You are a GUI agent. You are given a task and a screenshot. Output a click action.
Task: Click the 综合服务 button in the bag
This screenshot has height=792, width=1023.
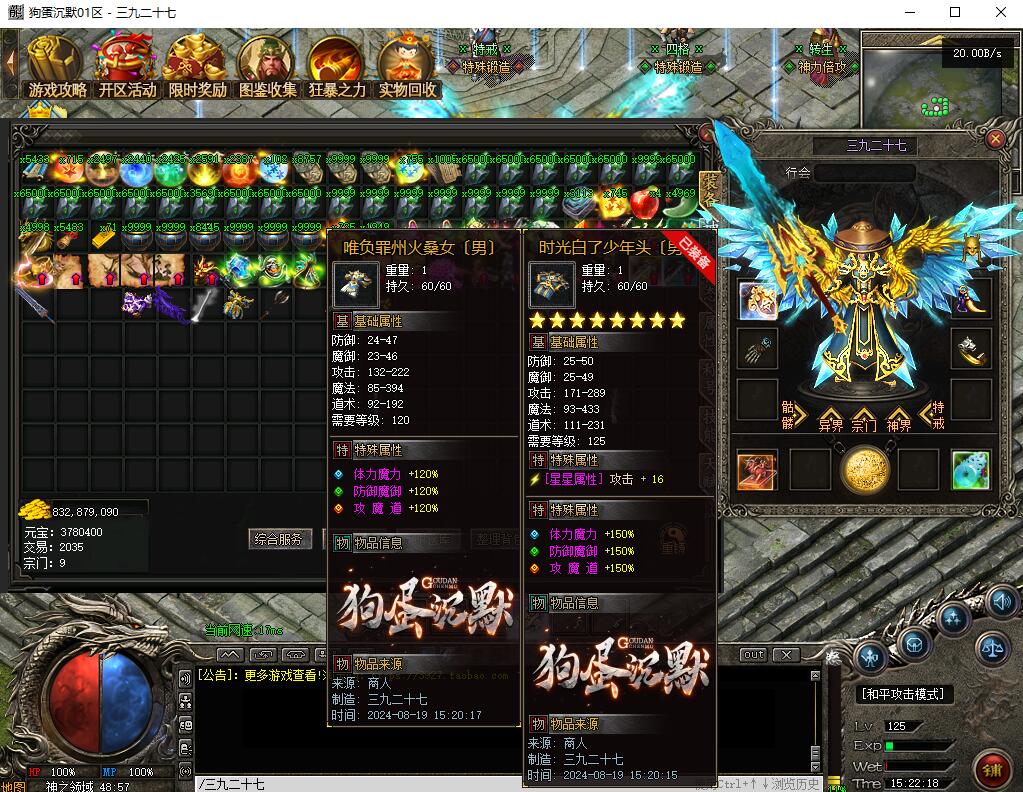point(277,539)
